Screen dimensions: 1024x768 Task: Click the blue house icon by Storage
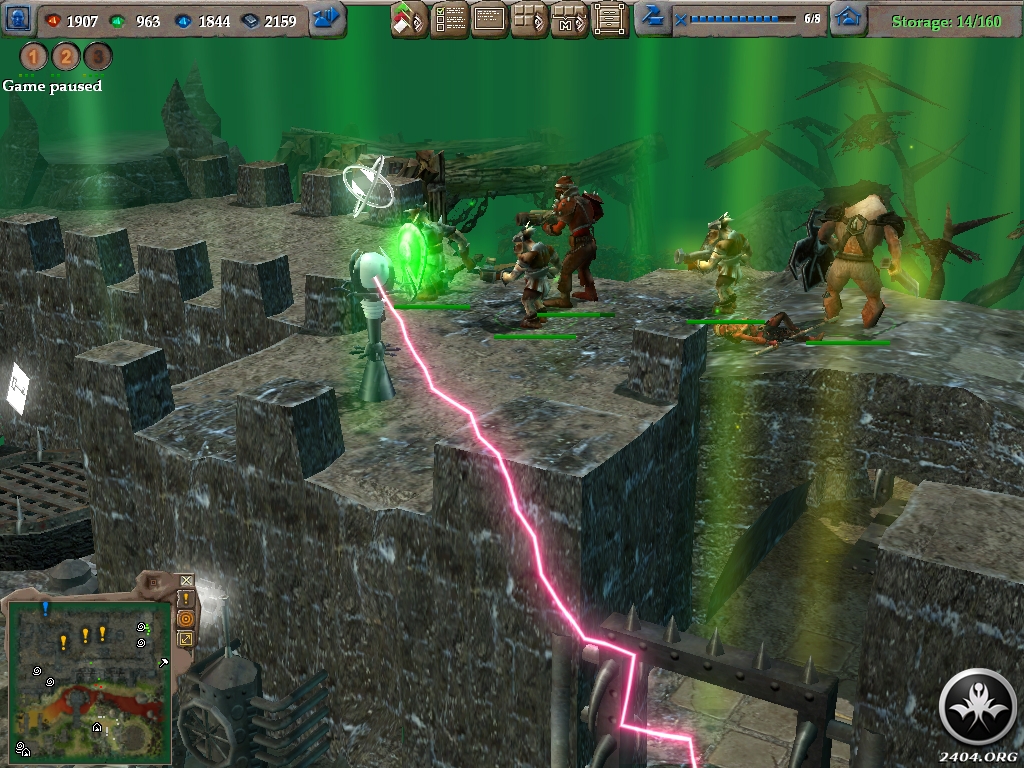[848, 18]
